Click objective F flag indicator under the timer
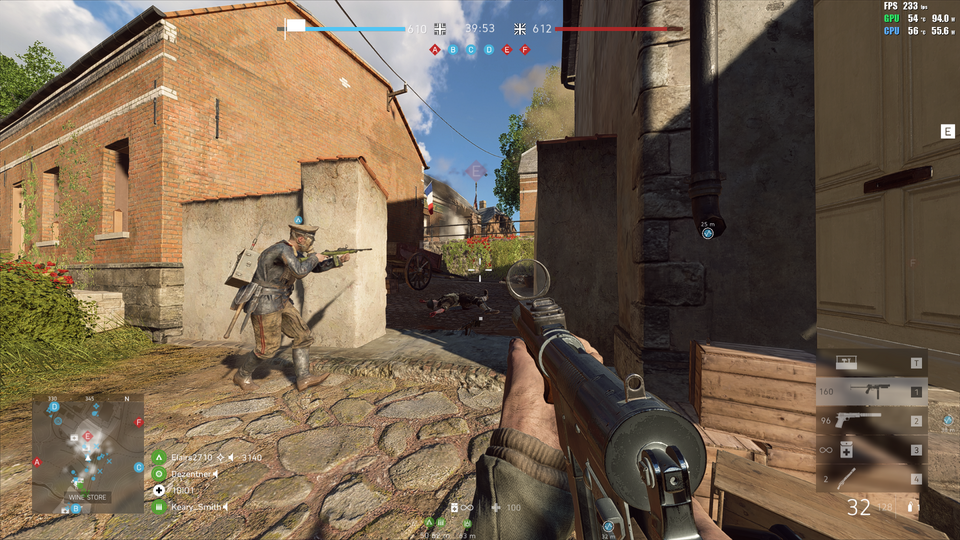The image size is (960, 540). (x=525, y=49)
